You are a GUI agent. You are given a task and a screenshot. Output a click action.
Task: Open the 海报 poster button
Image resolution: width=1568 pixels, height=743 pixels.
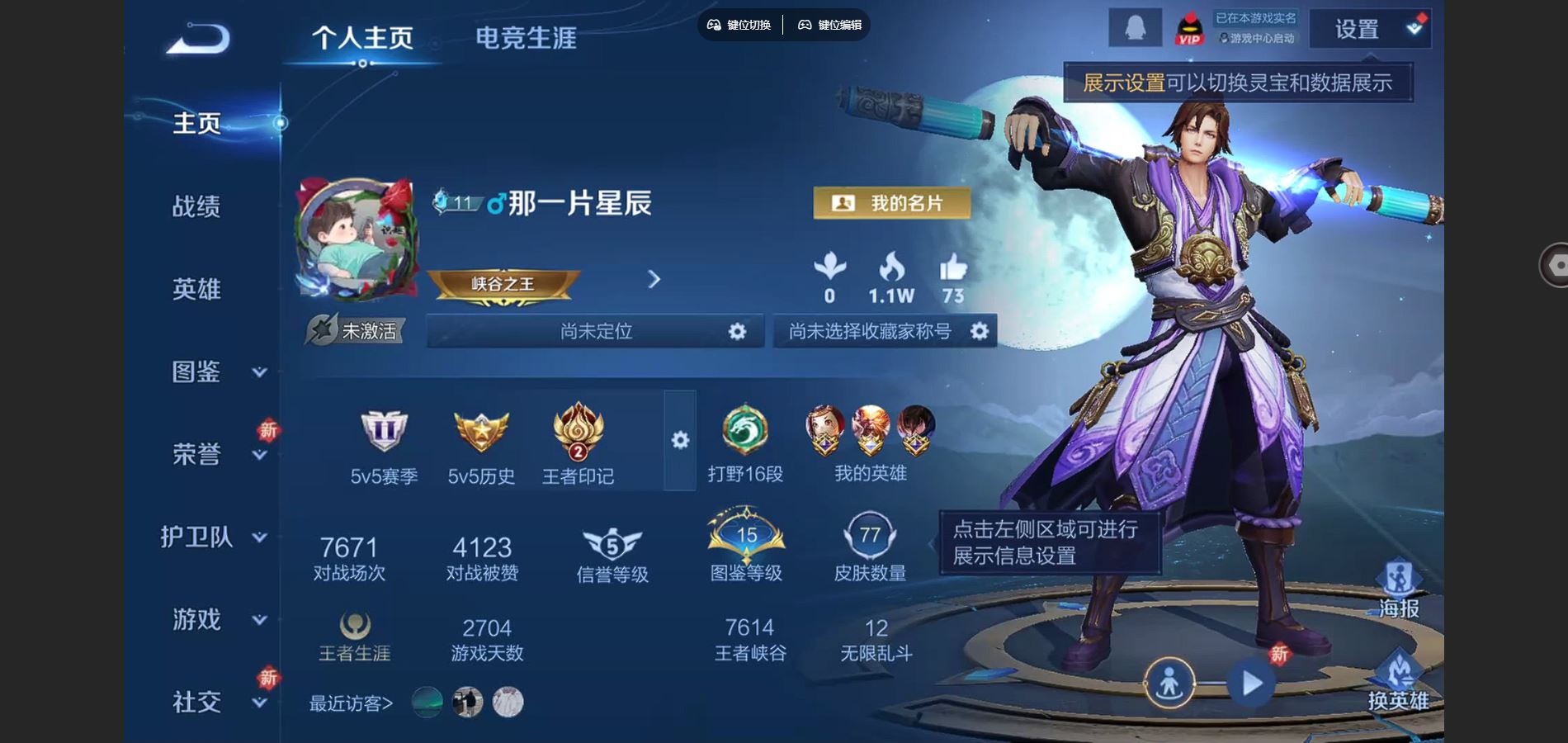click(x=1399, y=589)
